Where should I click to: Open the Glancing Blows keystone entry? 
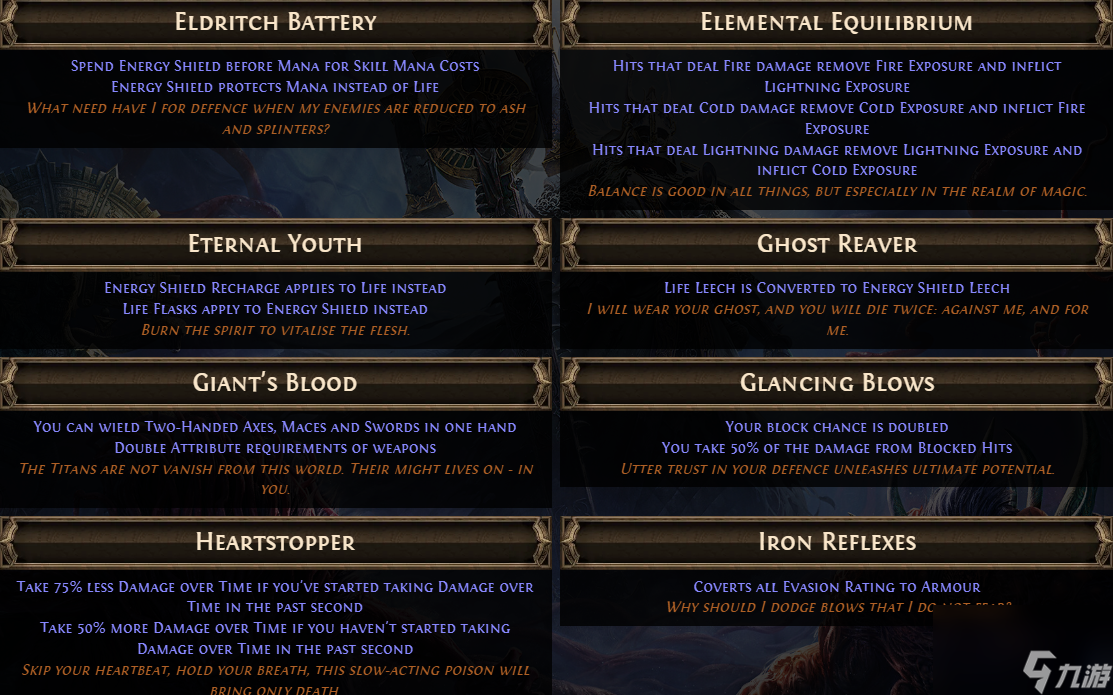point(836,383)
